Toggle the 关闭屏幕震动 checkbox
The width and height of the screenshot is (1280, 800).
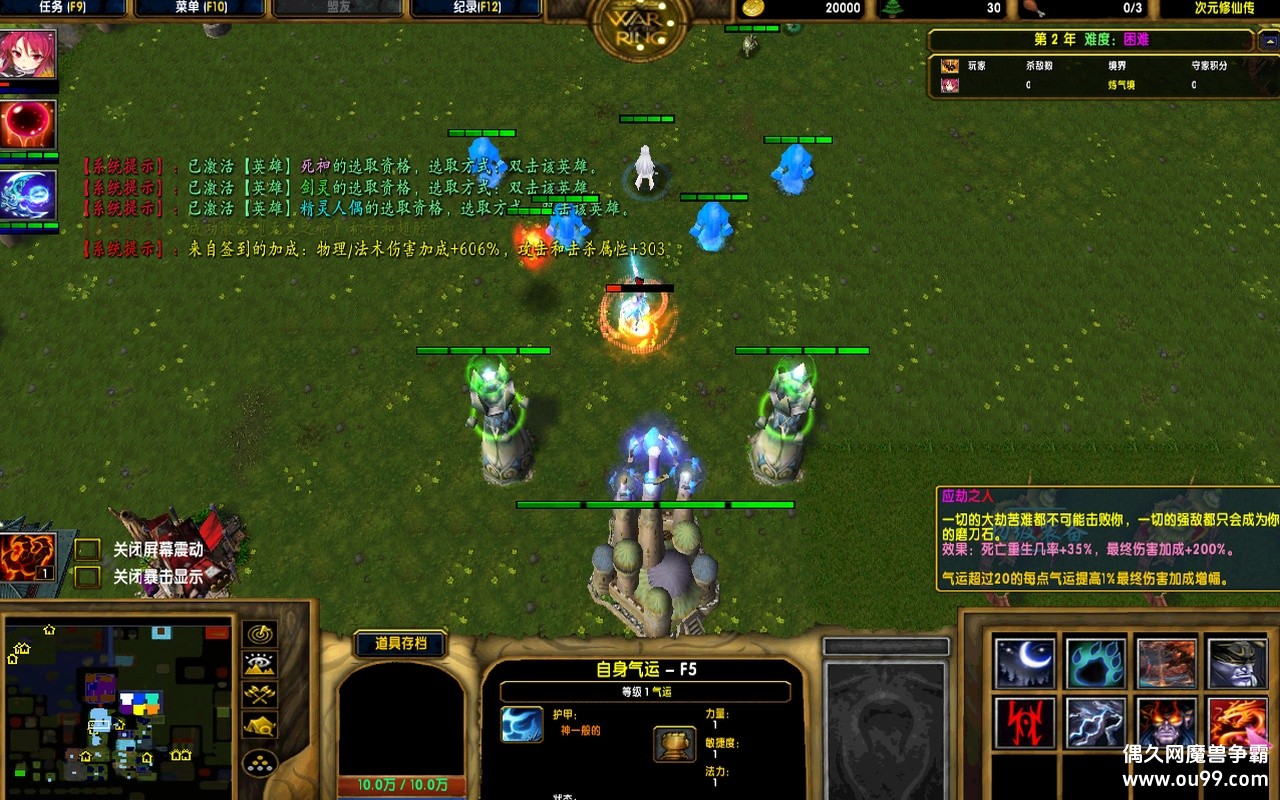tap(88, 549)
